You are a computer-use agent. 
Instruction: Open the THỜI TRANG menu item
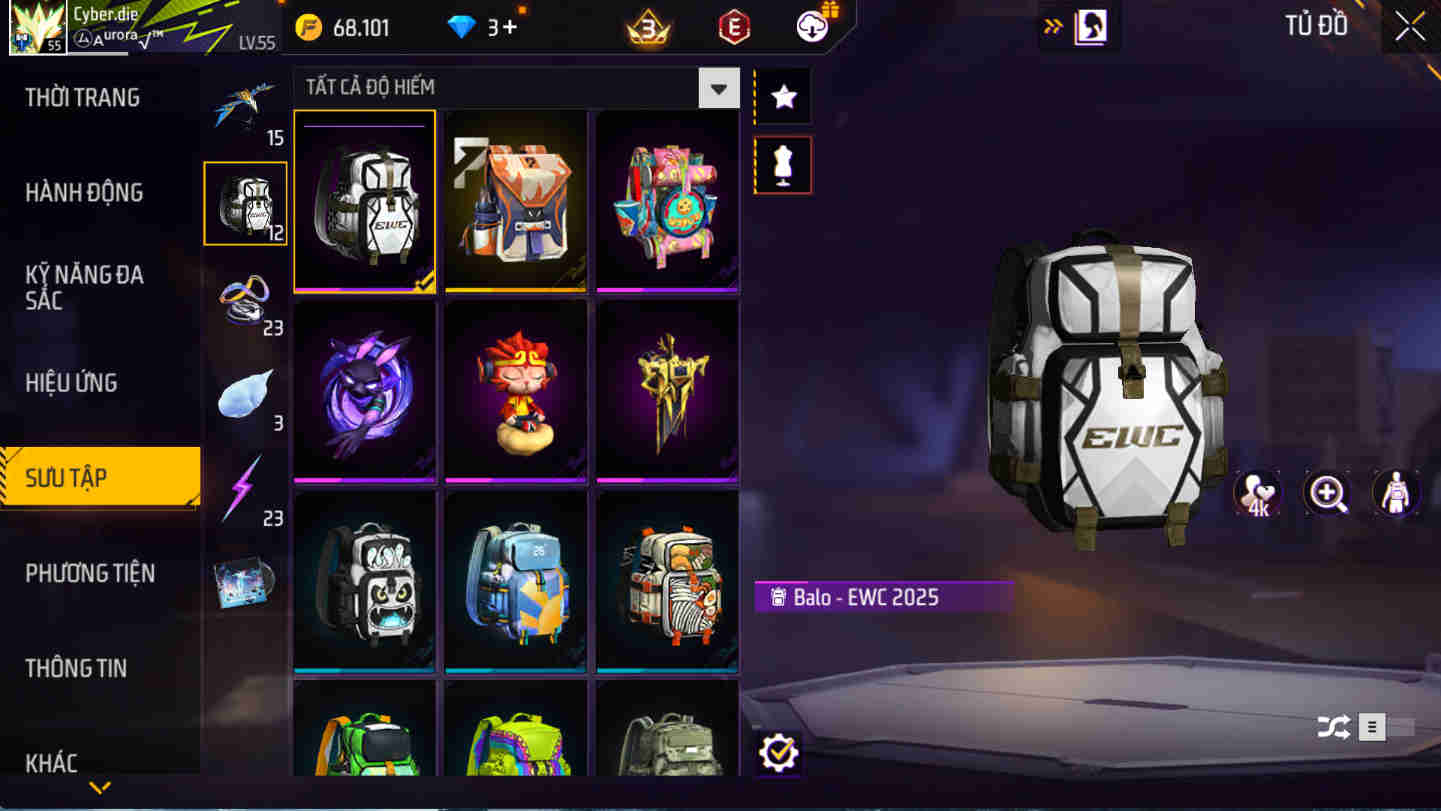click(x=80, y=96)
